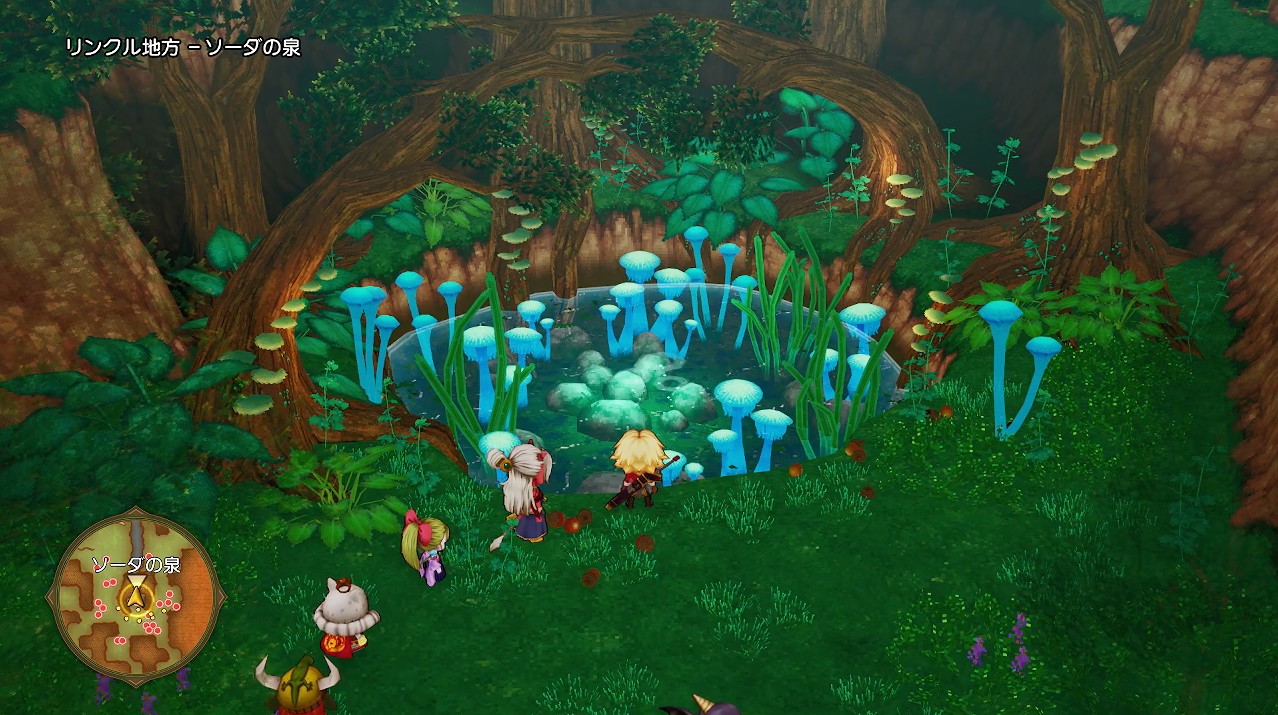Open the circular minimap
The height and width of the screenshot is (715, 1278).
point(136,598)
